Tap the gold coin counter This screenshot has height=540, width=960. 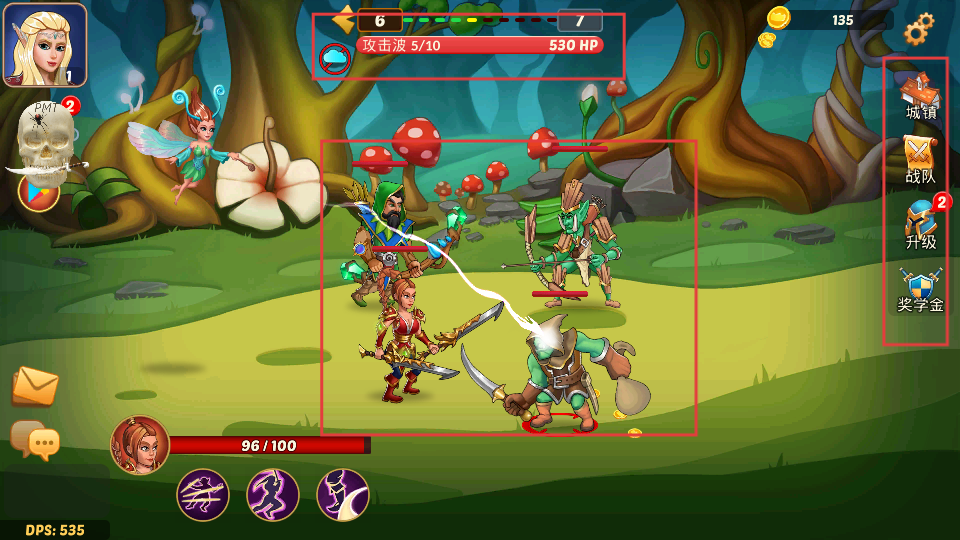tap(828, 20)
